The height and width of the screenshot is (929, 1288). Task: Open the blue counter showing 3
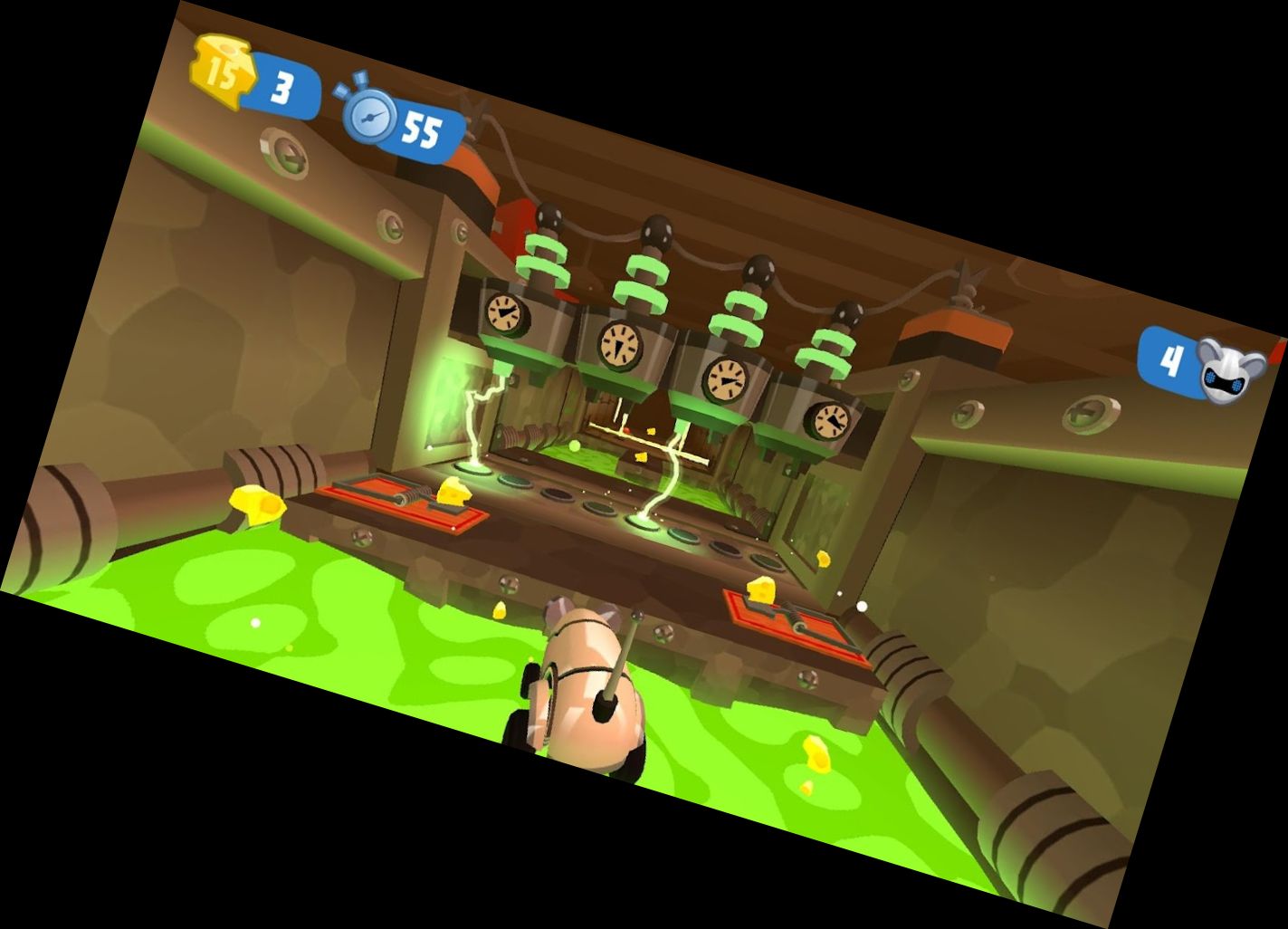point(281,83)
